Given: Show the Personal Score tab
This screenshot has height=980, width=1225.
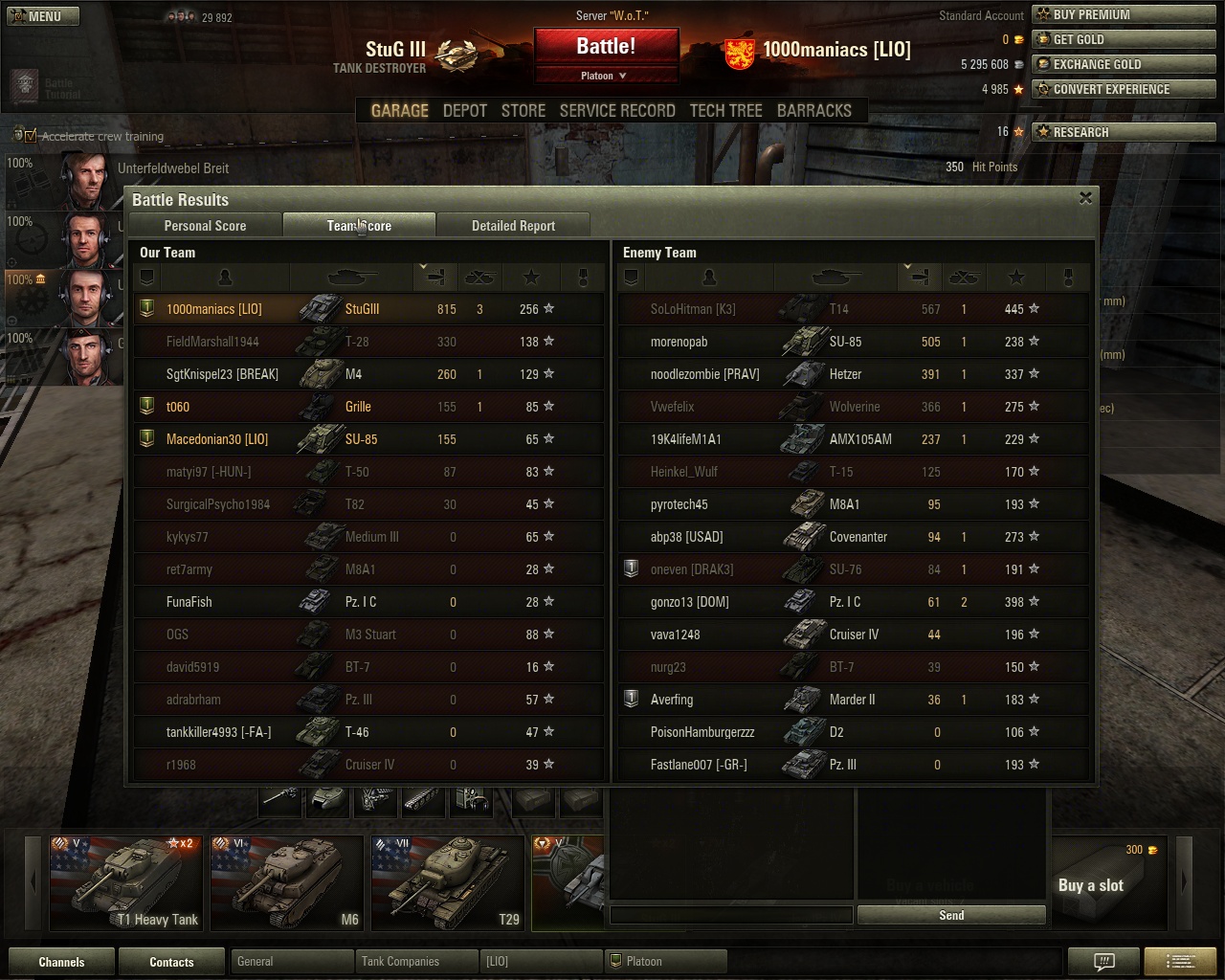Looking at the screenshot, I should tap(205, 226).
